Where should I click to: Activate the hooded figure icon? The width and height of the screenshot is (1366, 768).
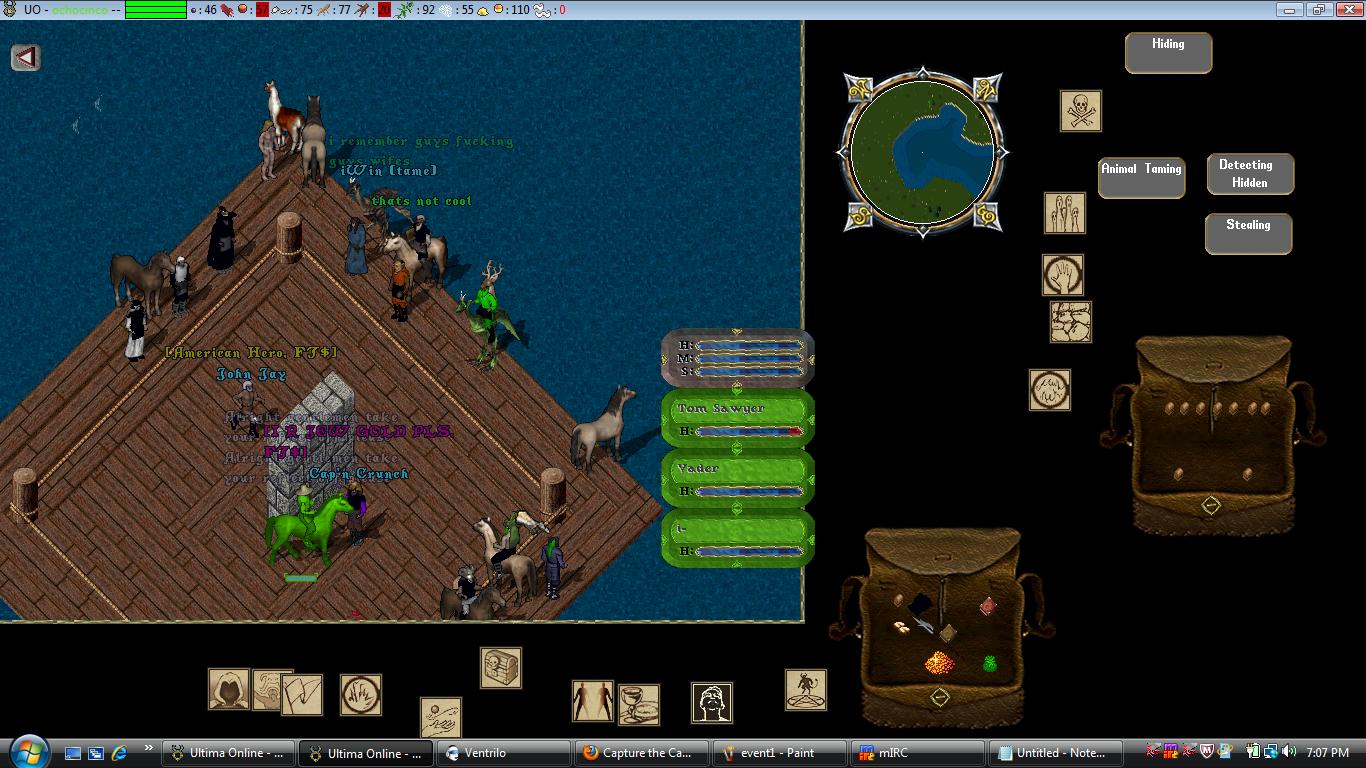coord(228,689)
